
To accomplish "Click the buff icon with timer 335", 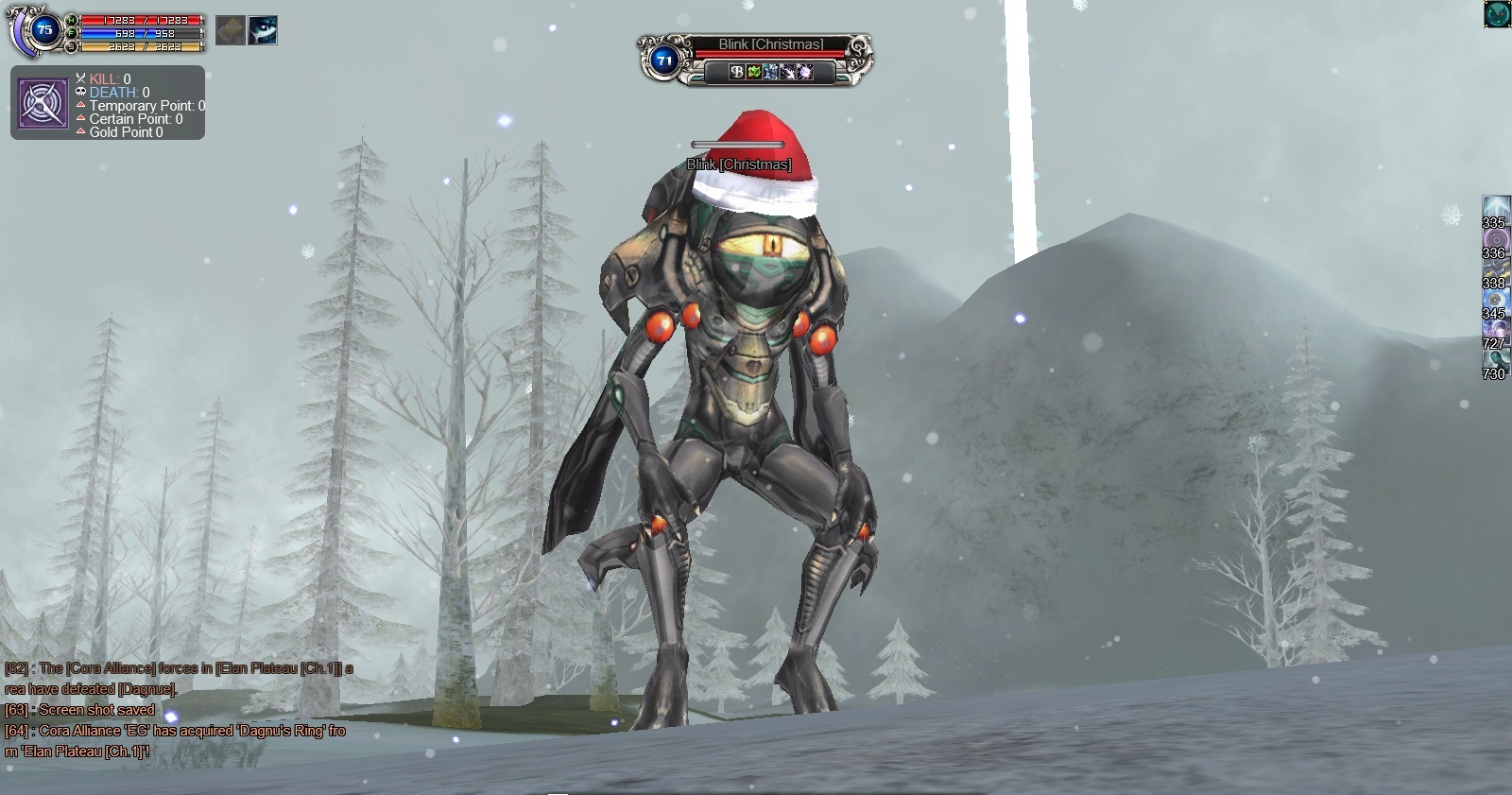I will (1495, 209).
